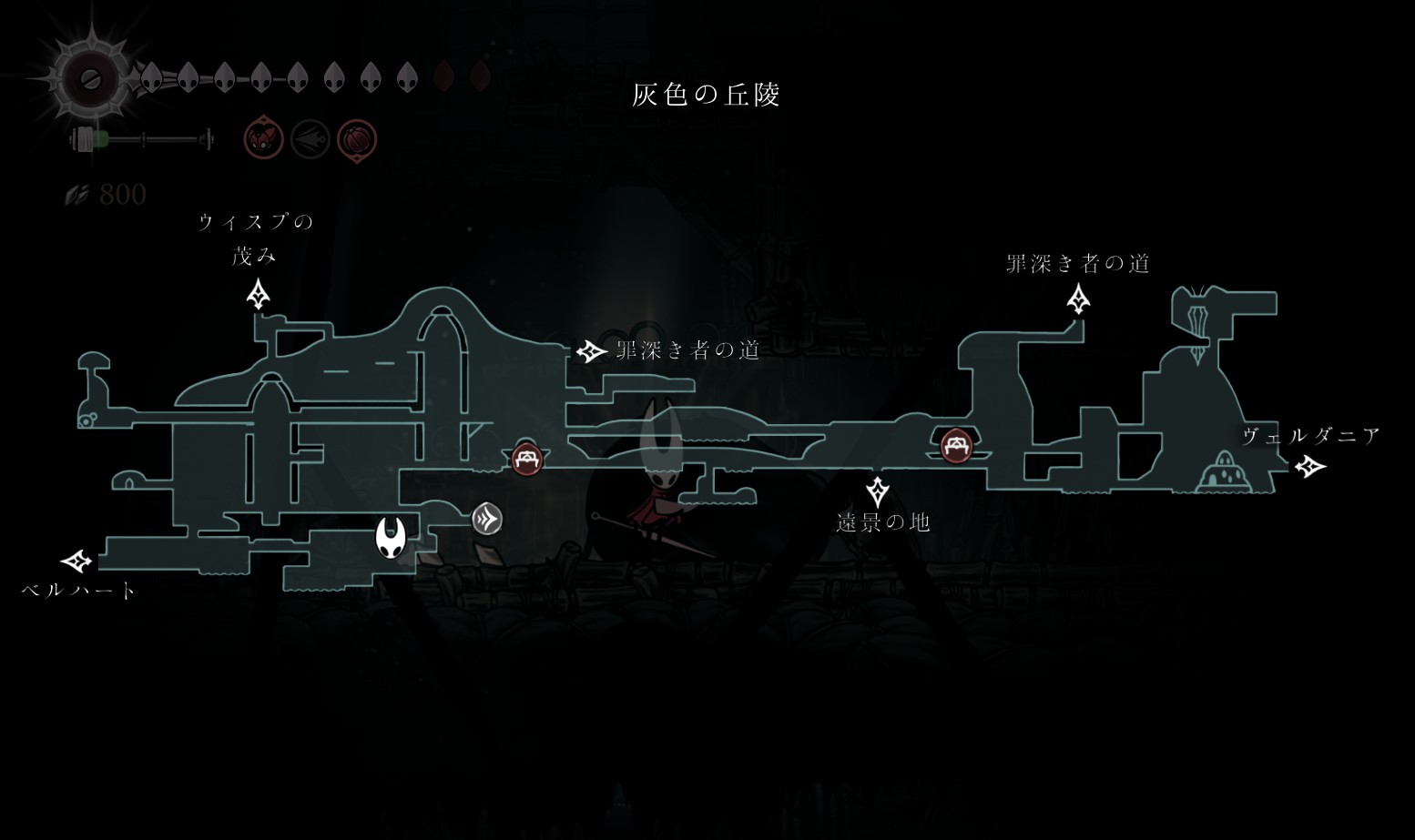This screenshot has height=840, width=1415.
Task: Select the ベルハート exit arrow
Action: [x=77, y=561]
